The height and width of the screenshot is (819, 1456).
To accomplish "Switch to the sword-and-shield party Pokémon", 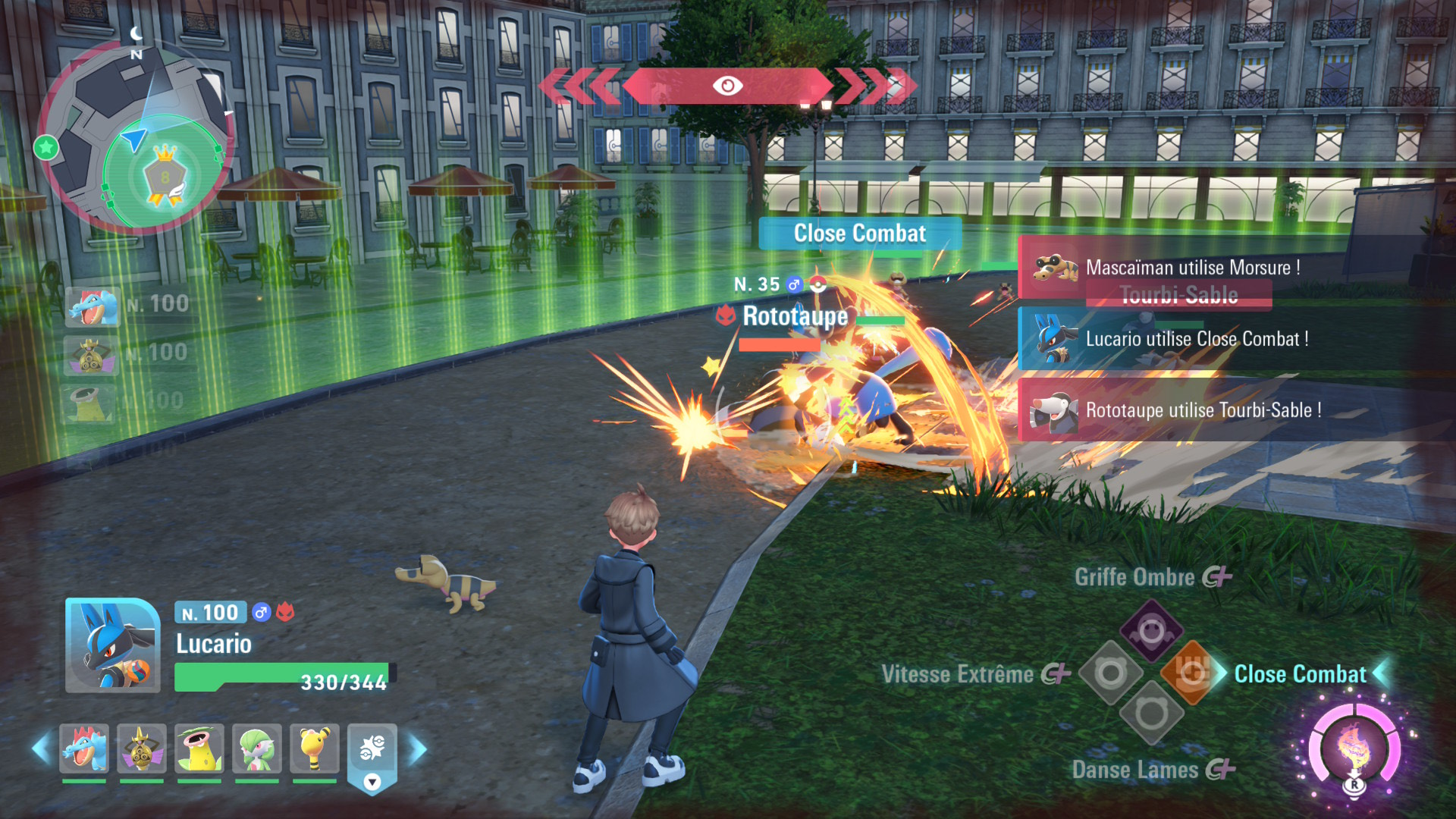I will coord(142,748).
